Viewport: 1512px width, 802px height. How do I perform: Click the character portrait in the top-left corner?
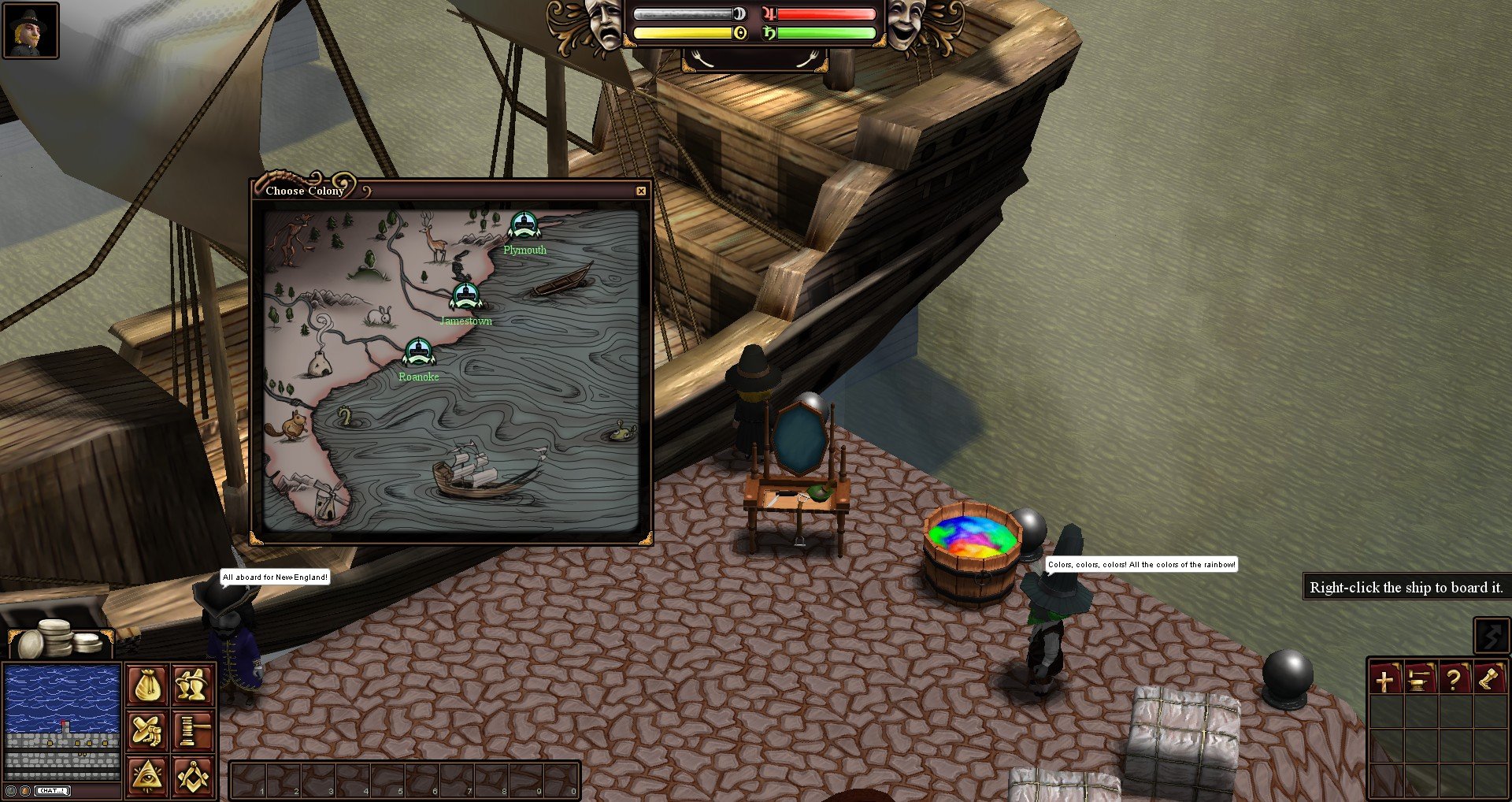(30, 32)
